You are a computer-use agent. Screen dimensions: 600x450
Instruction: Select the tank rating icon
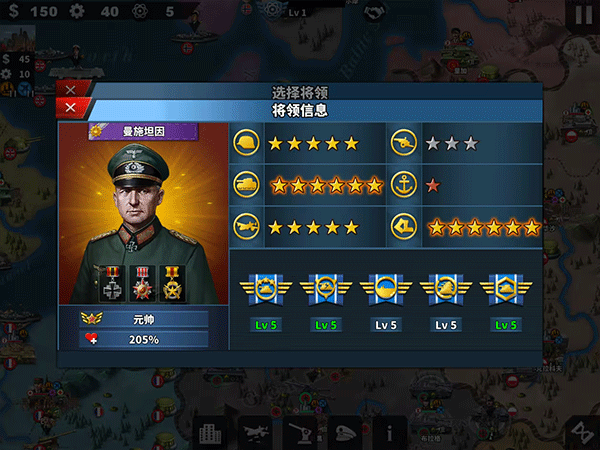246,185
